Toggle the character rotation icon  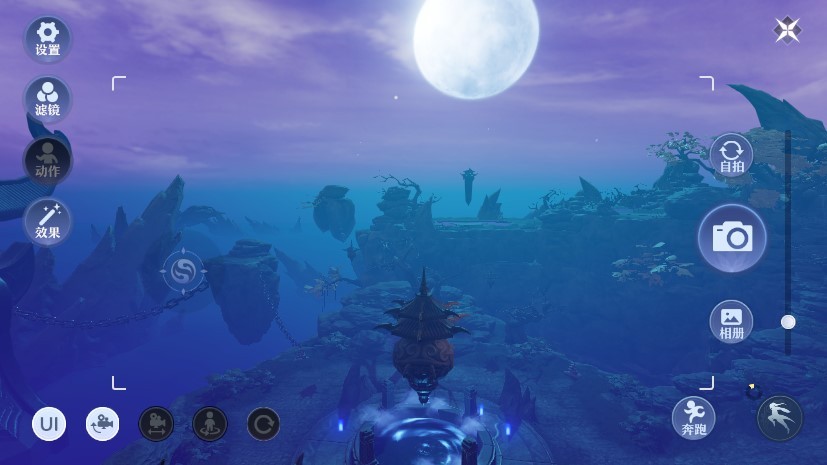pyautogui.click(x=209, y=424)
